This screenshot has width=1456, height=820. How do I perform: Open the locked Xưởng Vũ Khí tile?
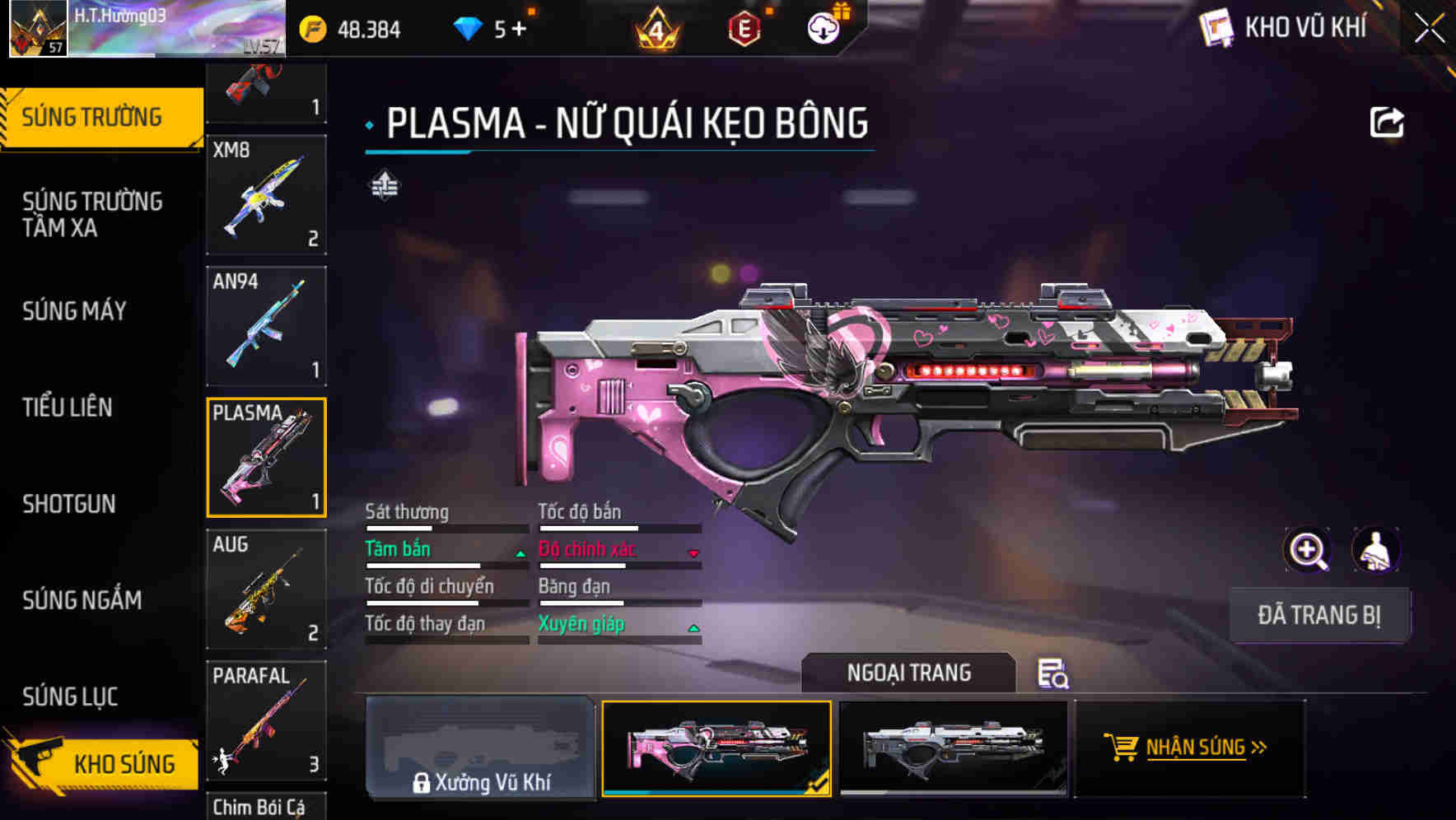[x=480, y=748]
